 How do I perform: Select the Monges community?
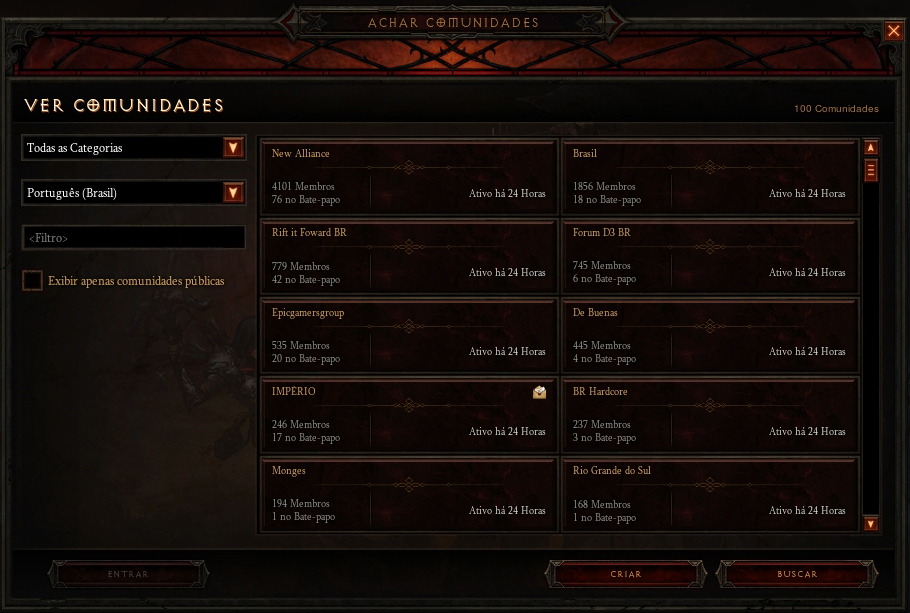408,494
